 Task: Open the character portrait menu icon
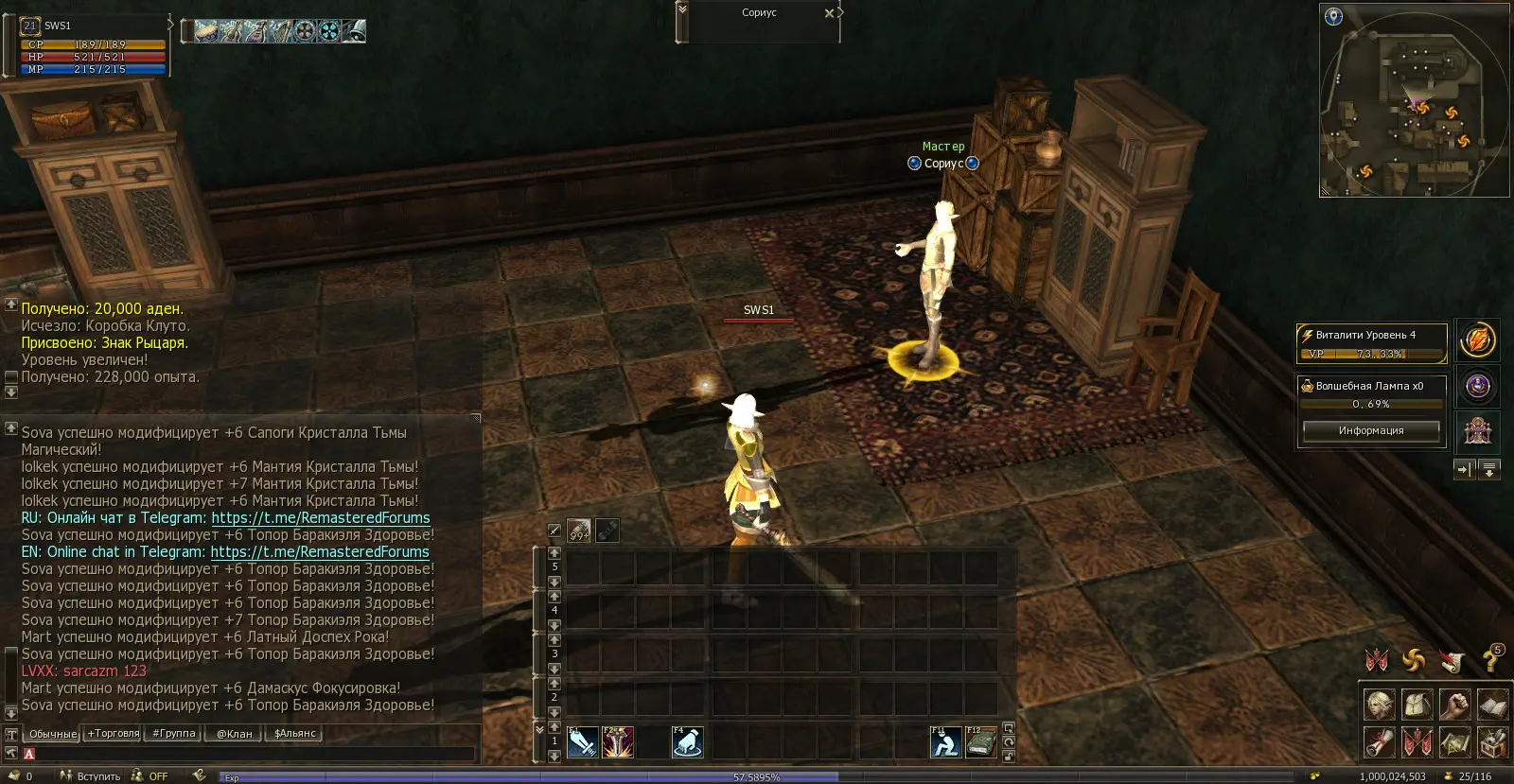coord(1379,705)
